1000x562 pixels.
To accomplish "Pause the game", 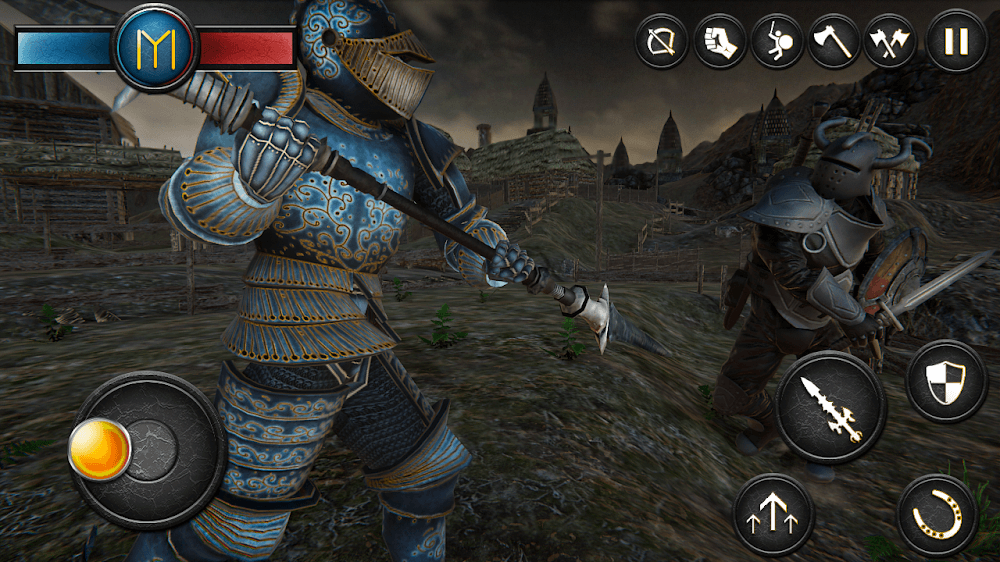I will pos(955,42).
